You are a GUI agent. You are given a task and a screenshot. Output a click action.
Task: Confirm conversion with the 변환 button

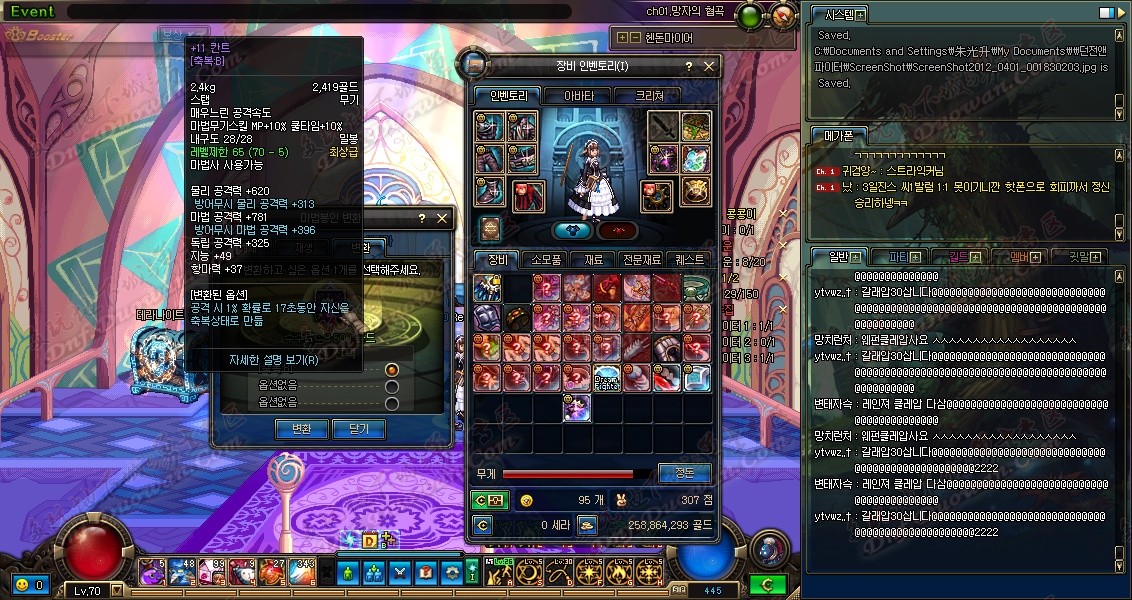301,429
